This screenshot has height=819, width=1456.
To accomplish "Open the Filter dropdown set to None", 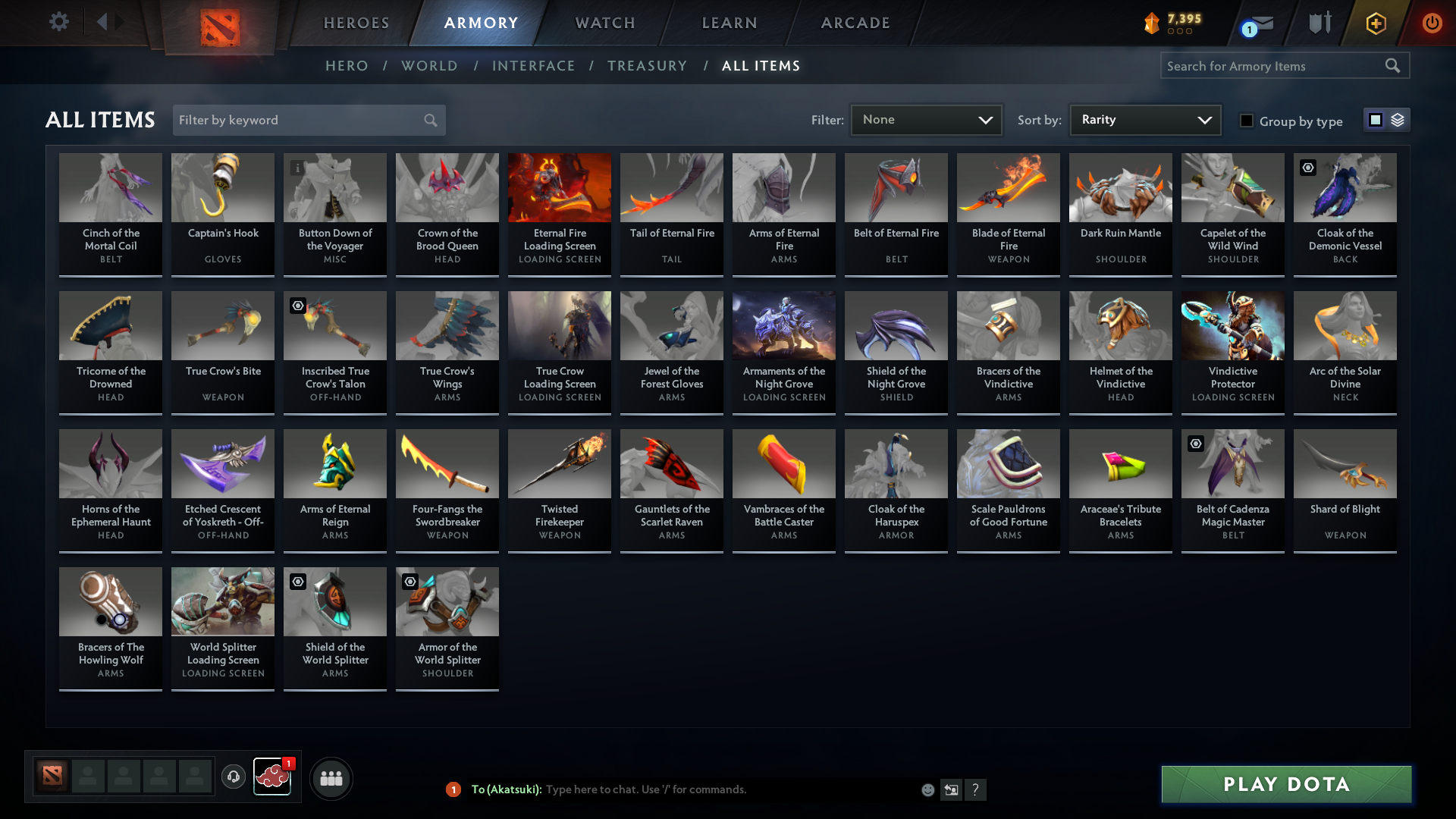I will (926, 120).
